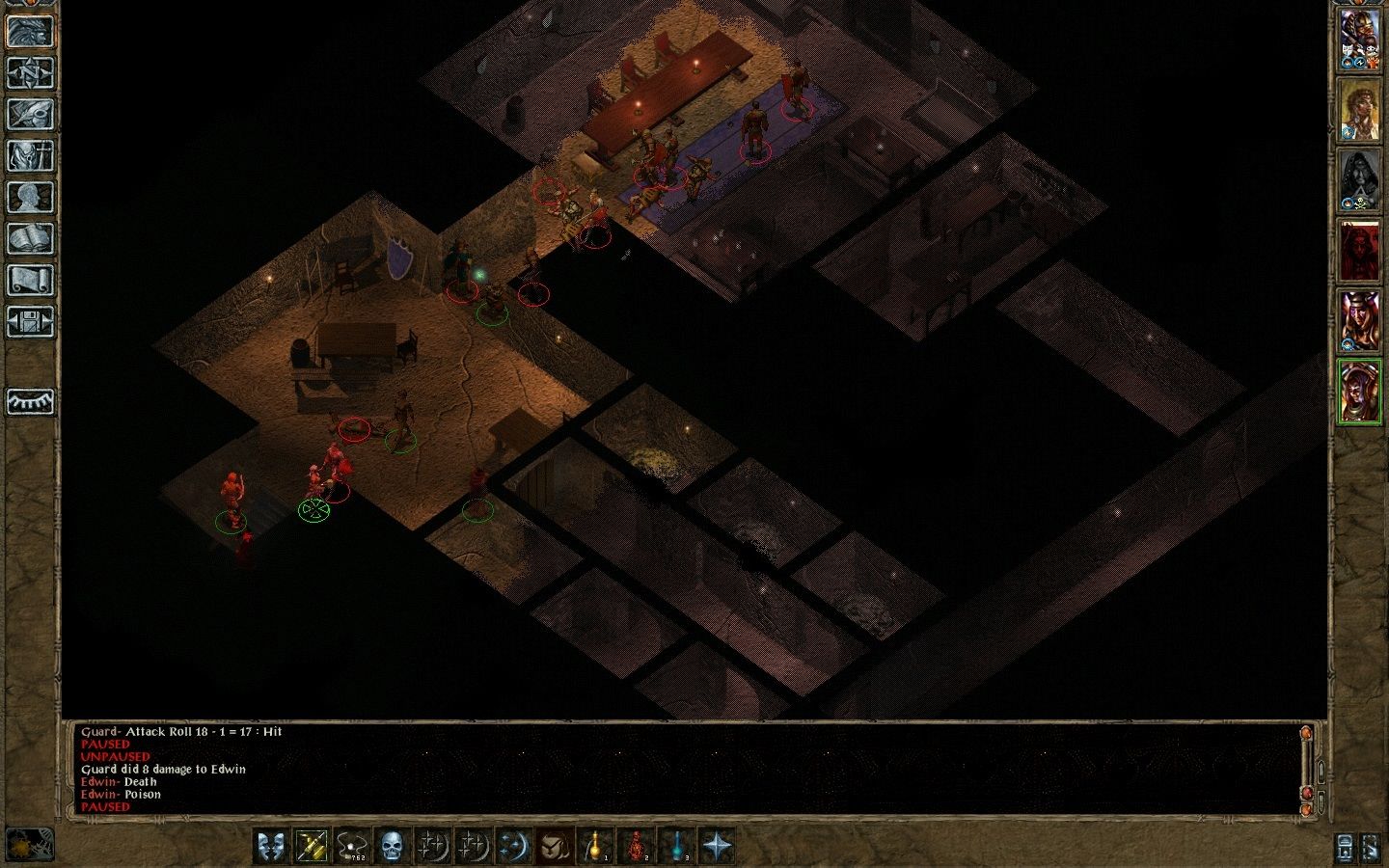Click the closed eye rest button
Image resolution: width=1389 pixels, height=868 pixels.
coord(30,400)
